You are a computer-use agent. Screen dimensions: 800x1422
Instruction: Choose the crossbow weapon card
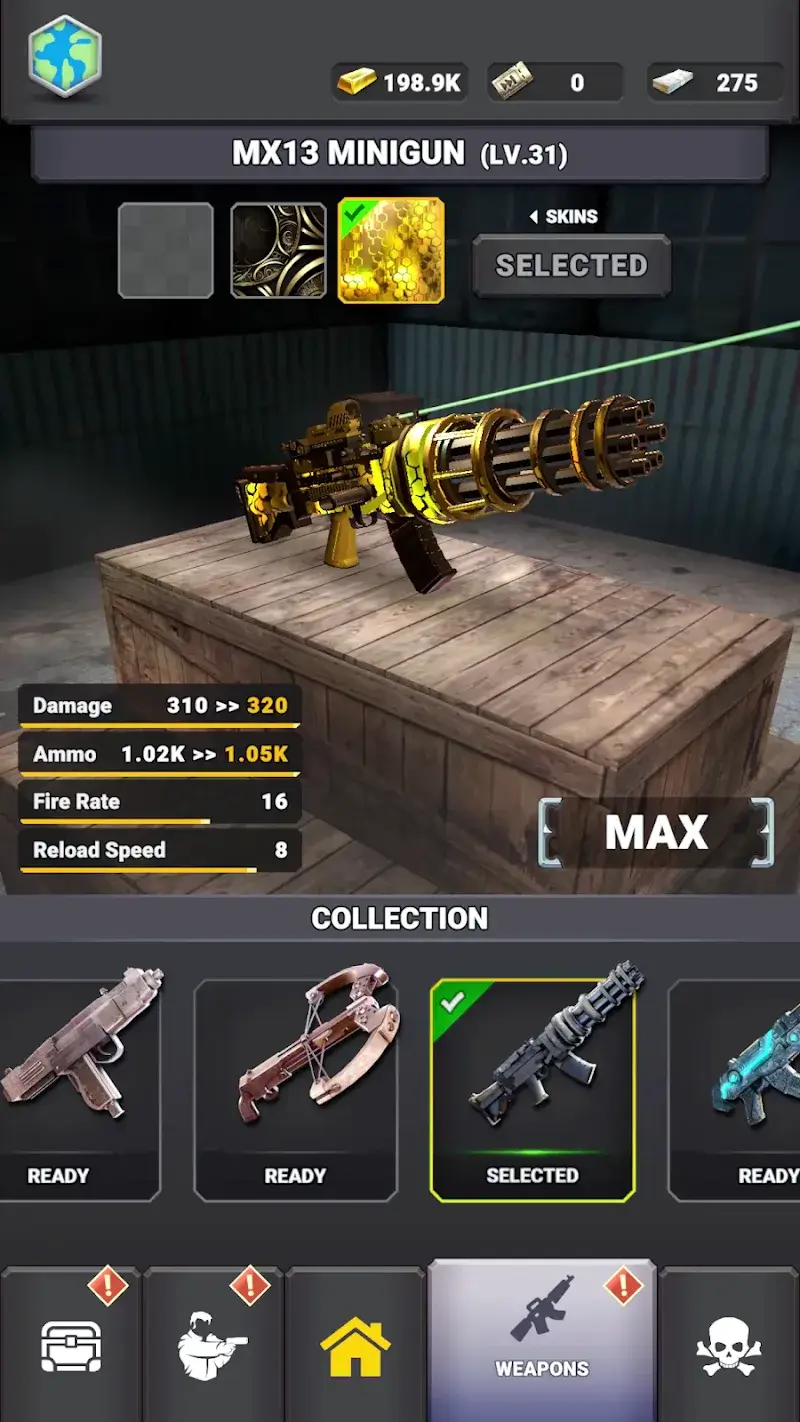pyautogui.click(x=295, y=1089)
